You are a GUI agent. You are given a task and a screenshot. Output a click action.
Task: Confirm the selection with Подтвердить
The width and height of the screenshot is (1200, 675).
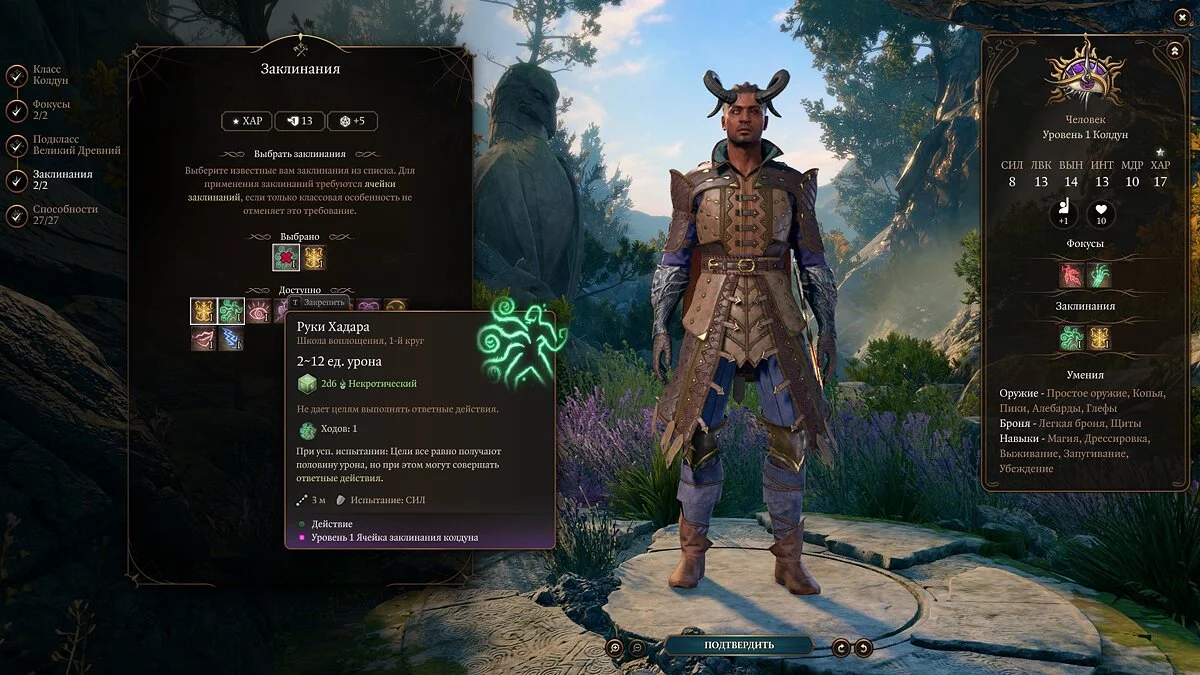pos(738,645)
